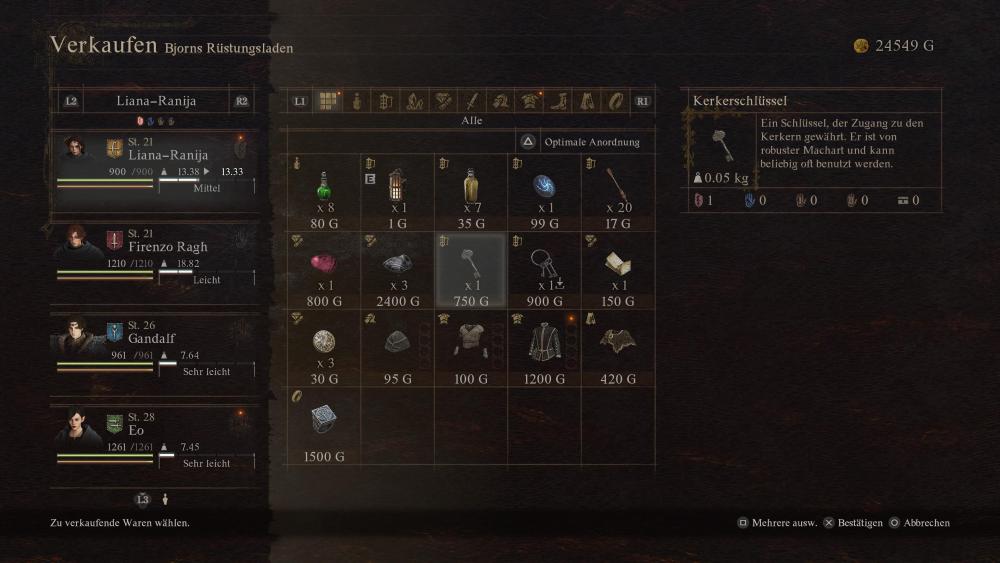Choose the key ring priced 900 G
This screenshot has height=563, width=1000.
click(545, 268)
